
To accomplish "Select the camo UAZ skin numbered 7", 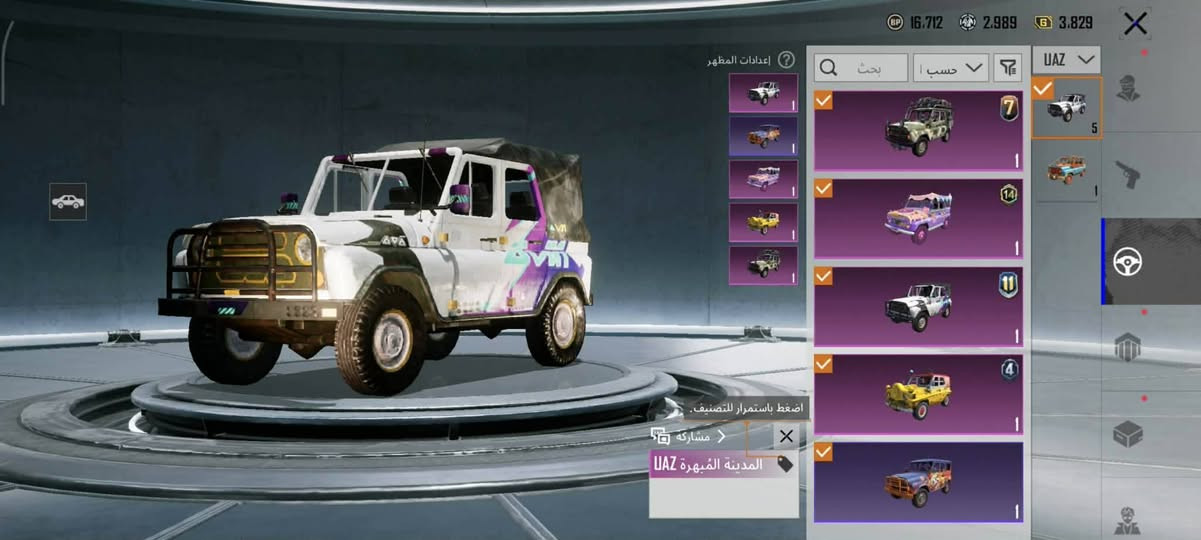I will click(x=918, y=131).
